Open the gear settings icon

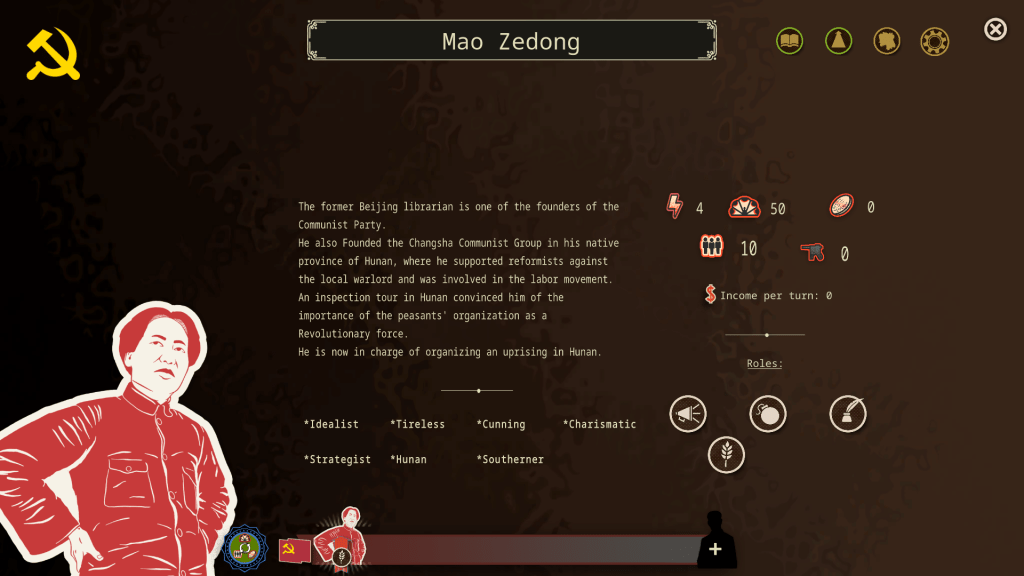[935, 41]
